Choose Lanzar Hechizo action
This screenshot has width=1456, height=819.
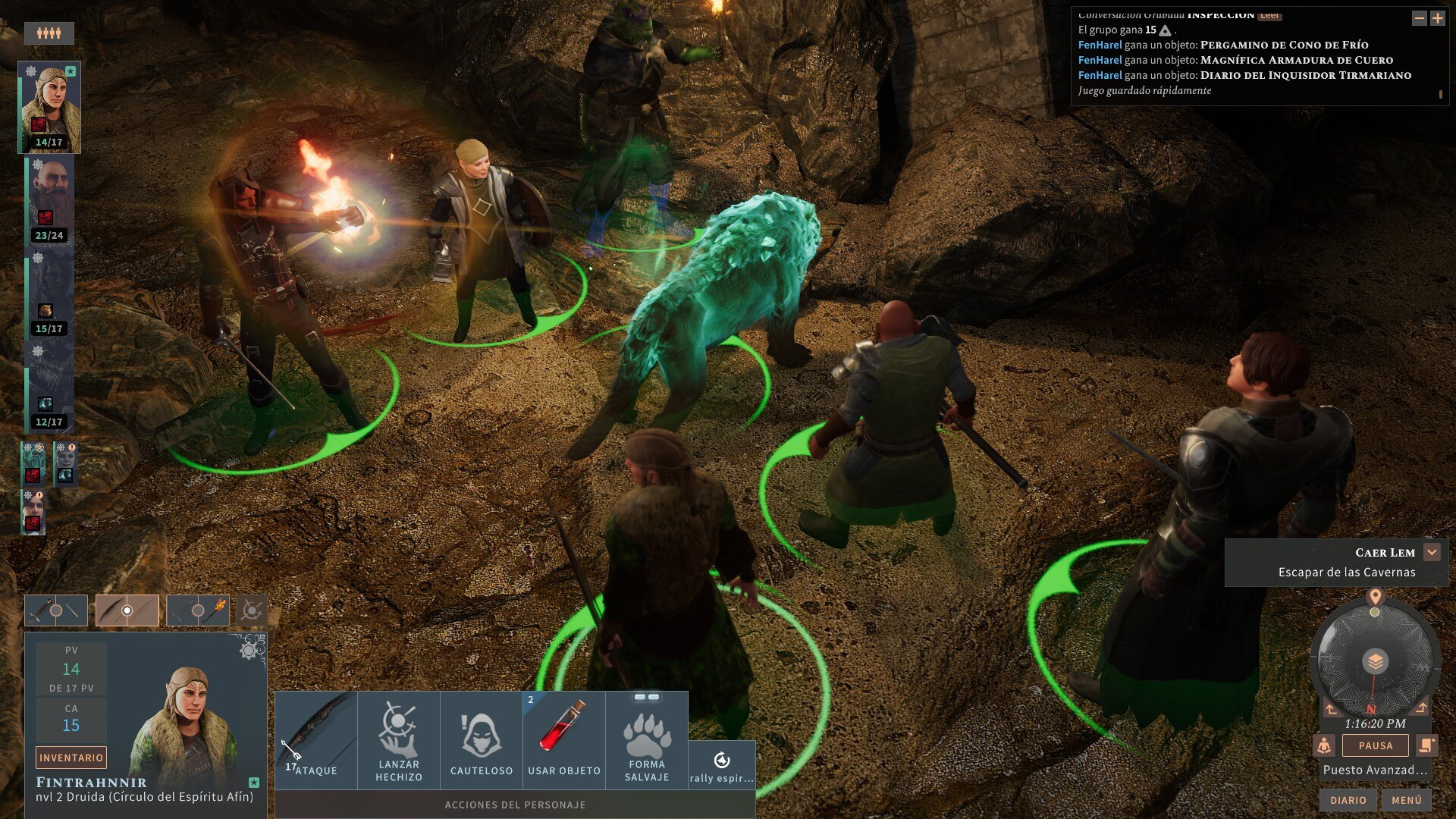pos(398,739)
